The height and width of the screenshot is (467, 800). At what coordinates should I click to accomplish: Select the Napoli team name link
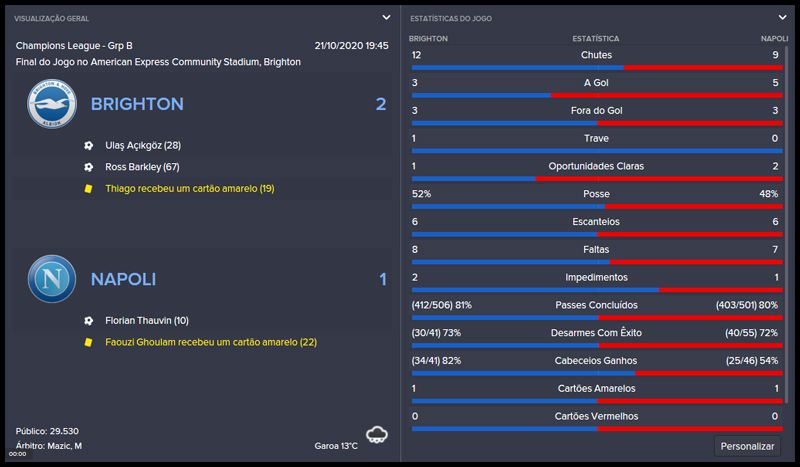click(123, 279)
